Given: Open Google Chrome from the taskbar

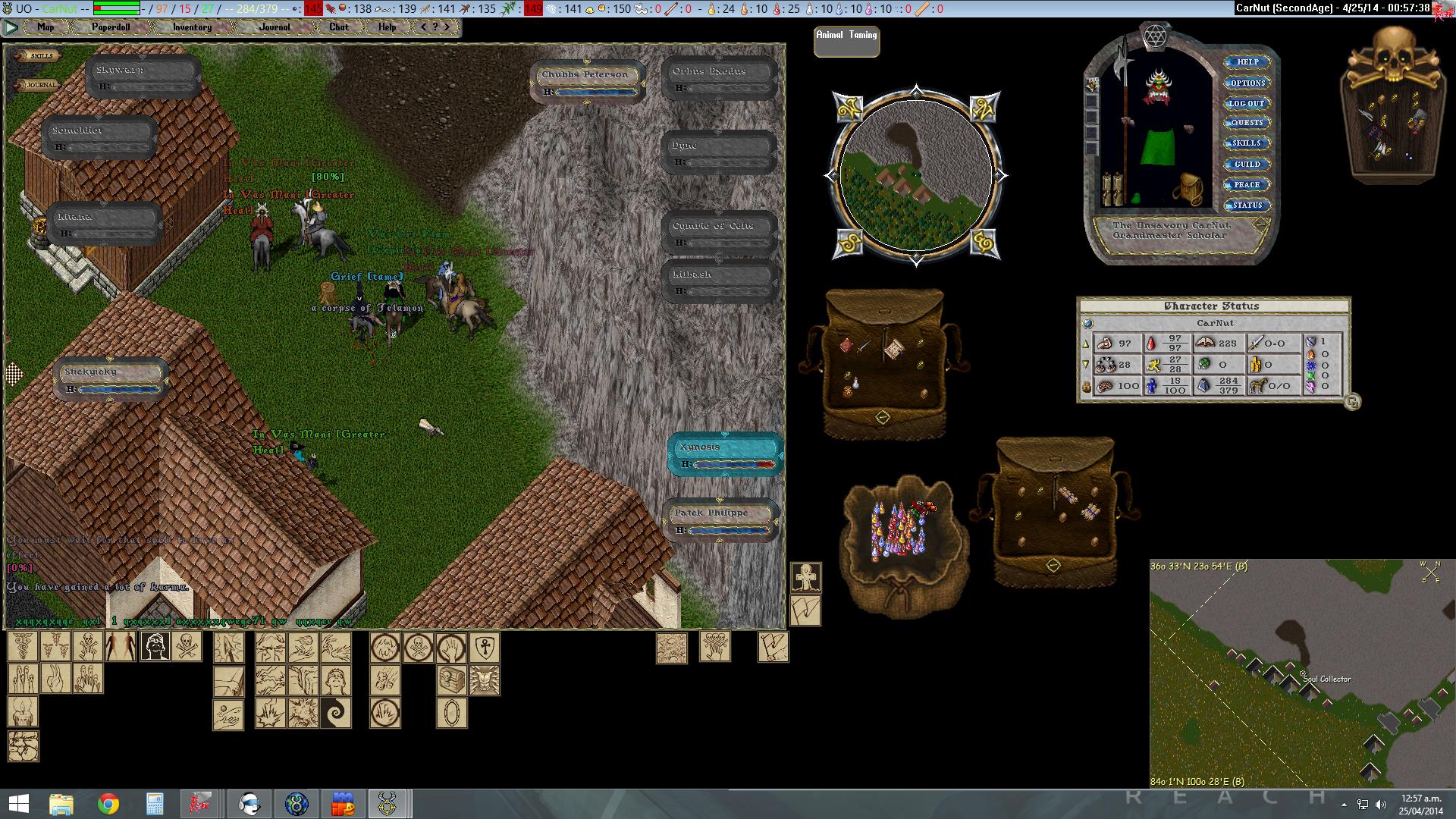Looking at the screenshot, I should (108, 804).
